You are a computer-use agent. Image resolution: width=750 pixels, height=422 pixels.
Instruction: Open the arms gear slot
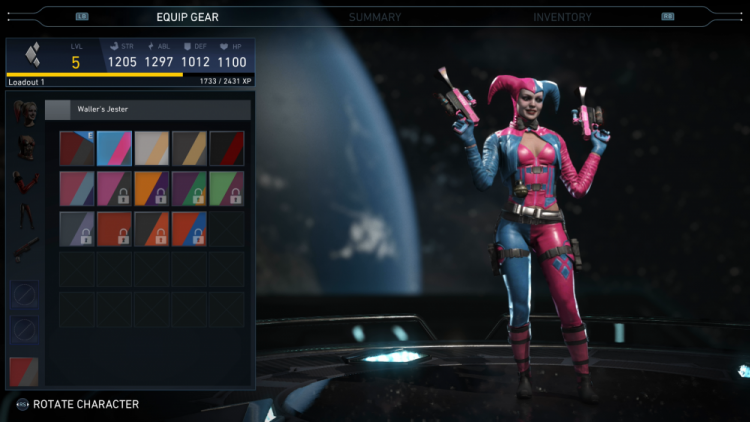26,184
